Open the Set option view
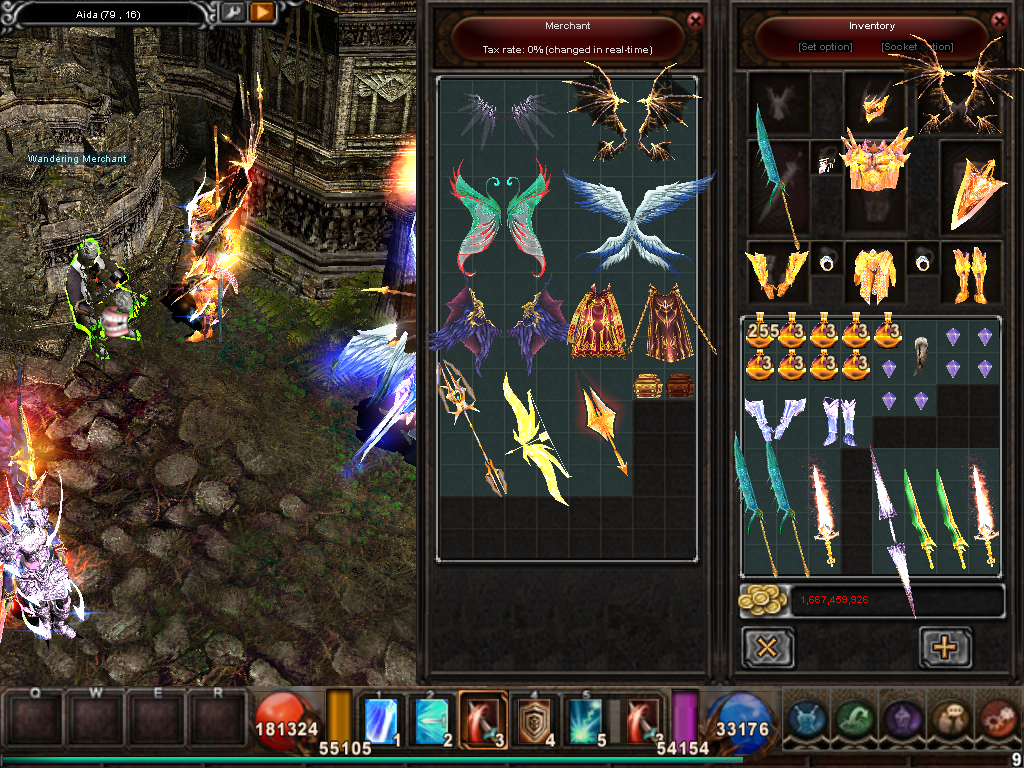The image size is (1024, 768). click(x=825, y=47)
